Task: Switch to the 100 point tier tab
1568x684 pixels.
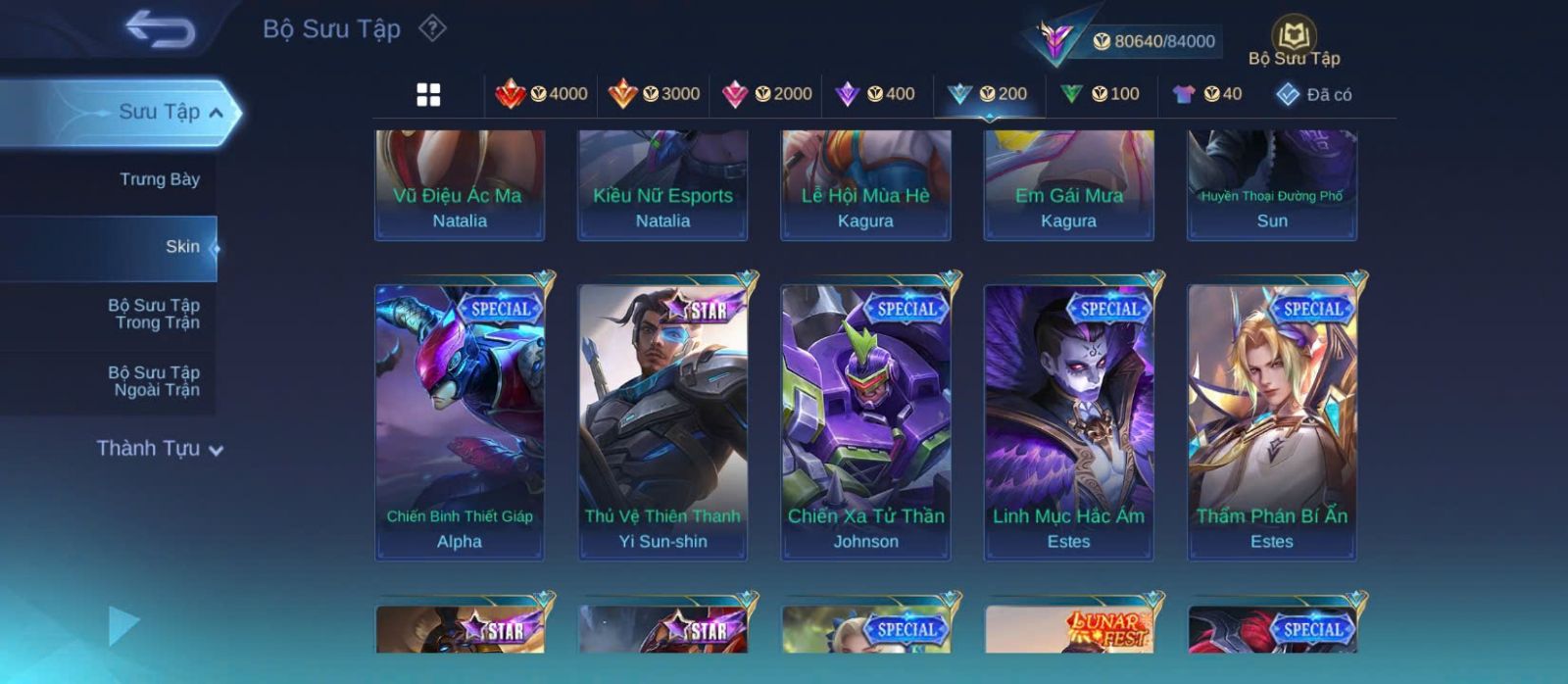Action: [1100, 94]
